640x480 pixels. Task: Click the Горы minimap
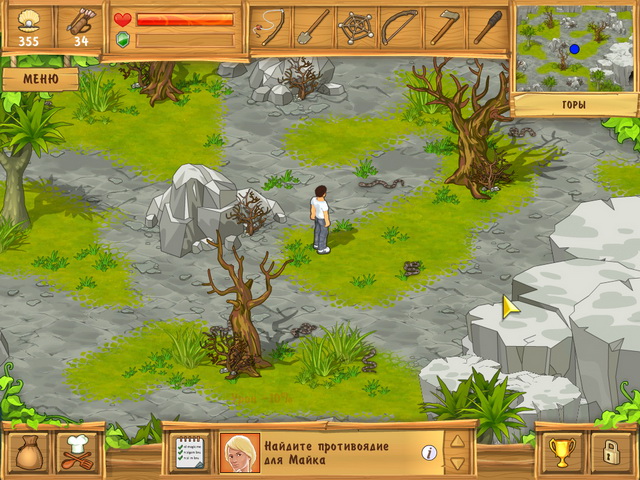coord(574,47)
